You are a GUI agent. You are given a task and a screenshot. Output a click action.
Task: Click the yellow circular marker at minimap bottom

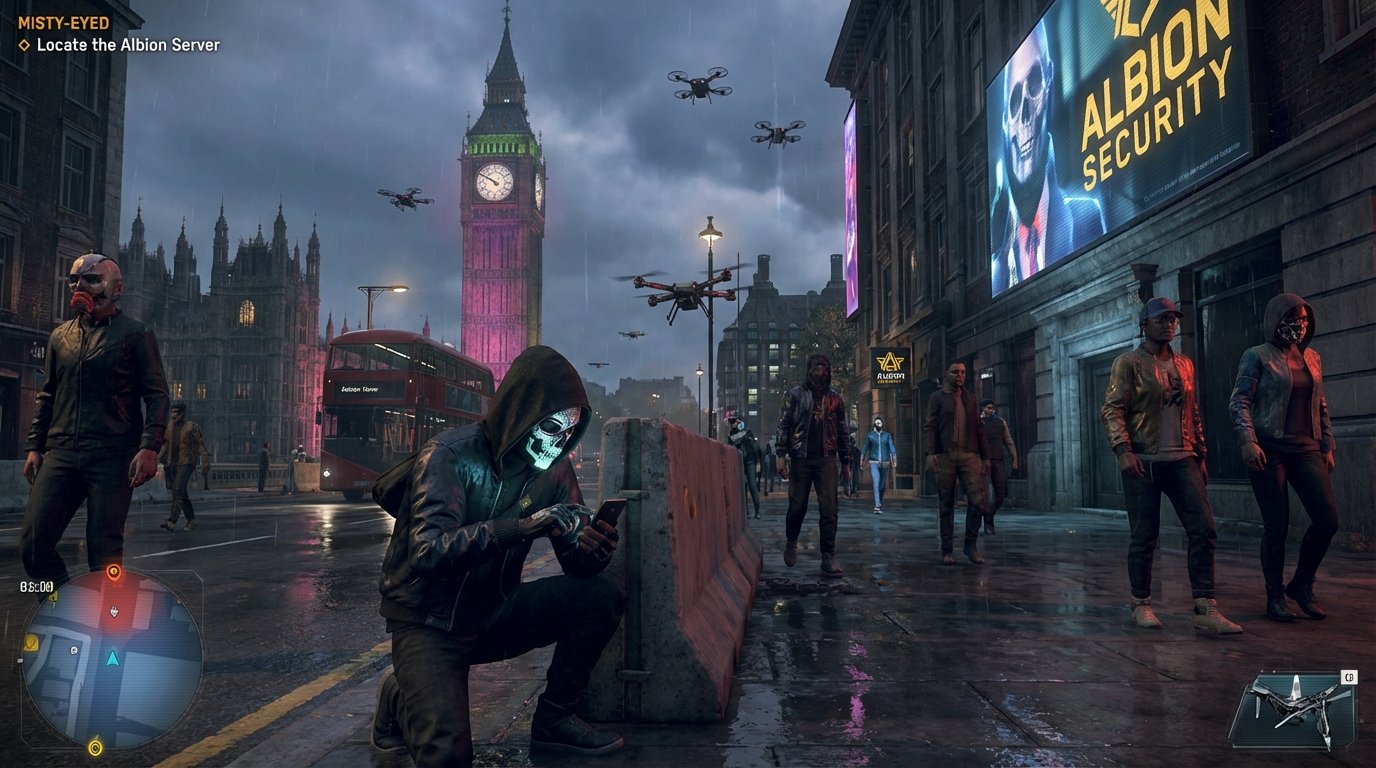pos(95,747)
